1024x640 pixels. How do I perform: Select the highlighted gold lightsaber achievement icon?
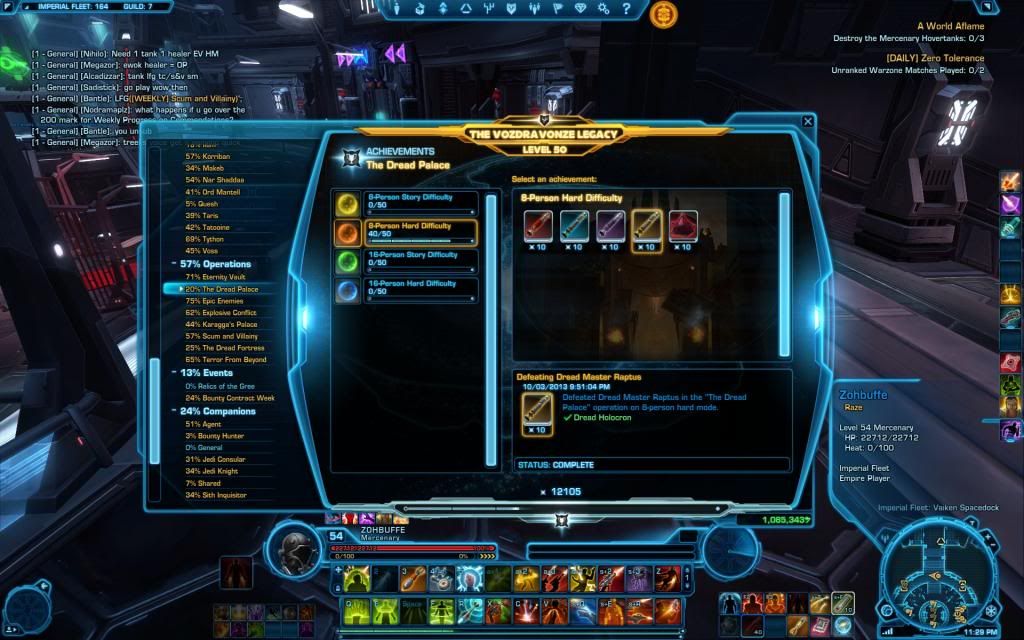(647, 227)
